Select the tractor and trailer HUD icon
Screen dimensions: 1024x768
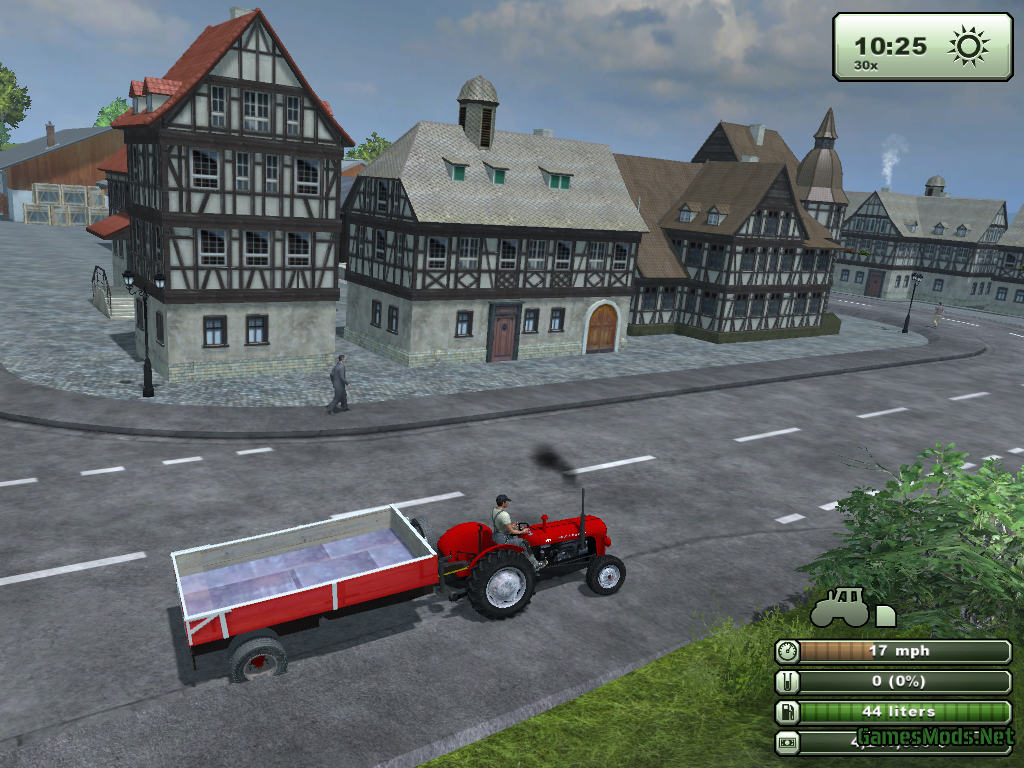tap(852, 608)
